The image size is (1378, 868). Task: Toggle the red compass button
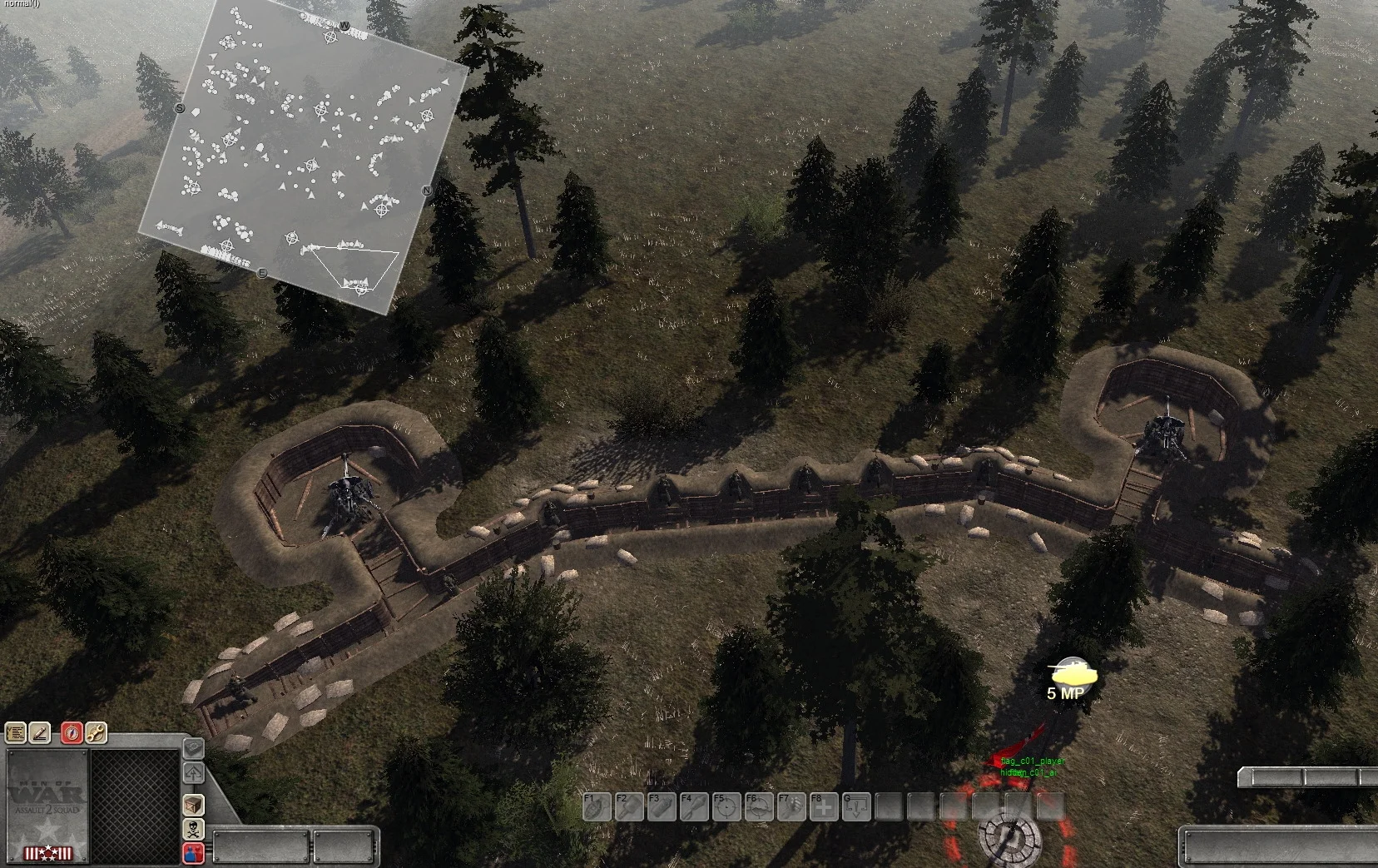[72, 733]
